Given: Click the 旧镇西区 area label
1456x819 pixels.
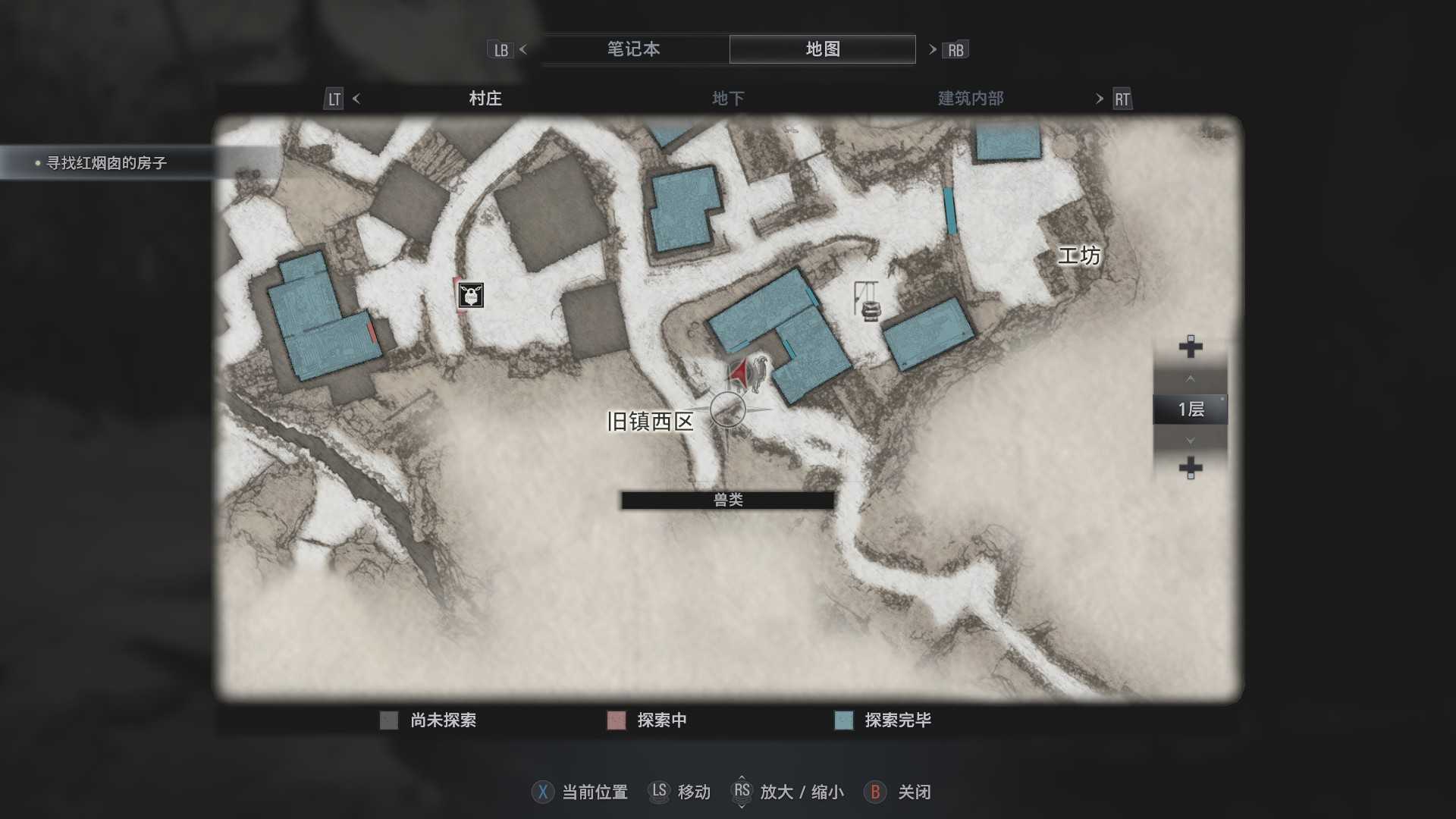Looking at the screenshot, I should click(x=650, y=422).
